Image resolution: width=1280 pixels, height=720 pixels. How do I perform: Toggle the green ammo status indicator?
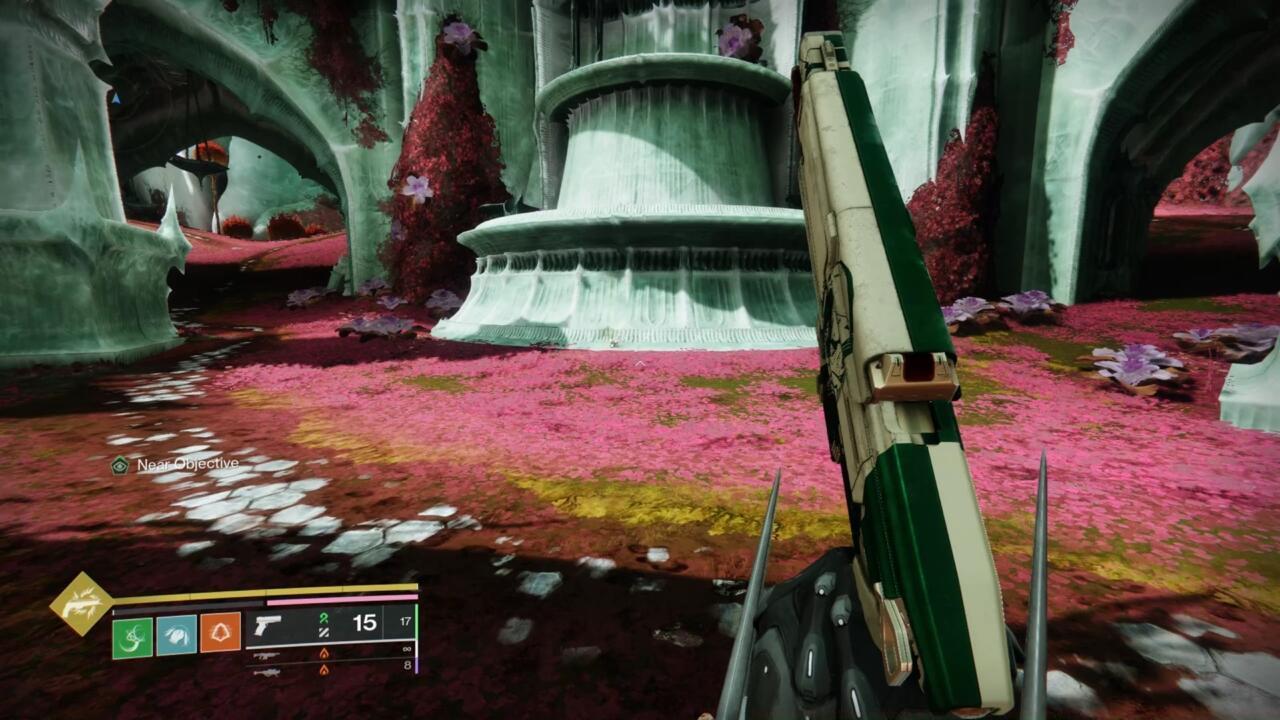click(323, 620)
